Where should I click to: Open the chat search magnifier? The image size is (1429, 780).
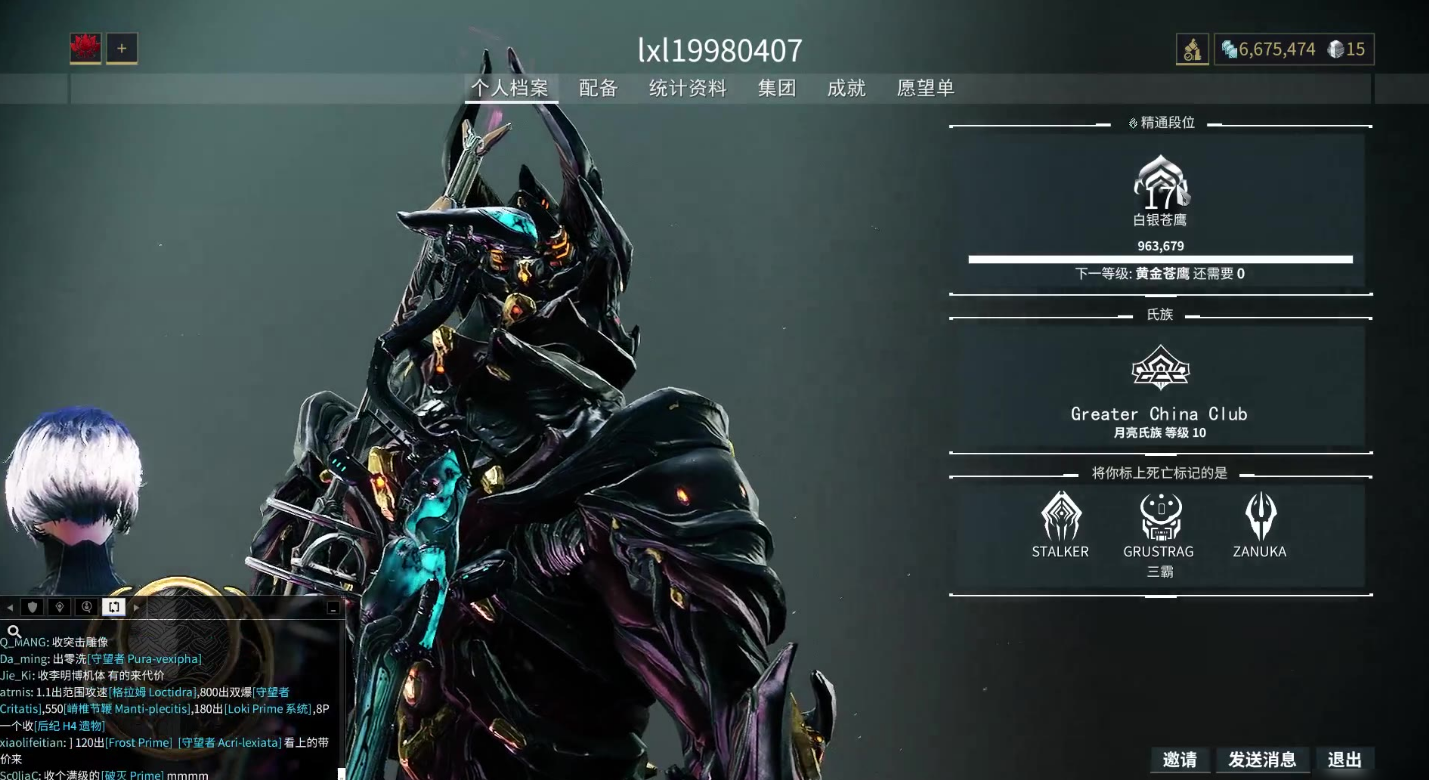(x=14, y=631)
